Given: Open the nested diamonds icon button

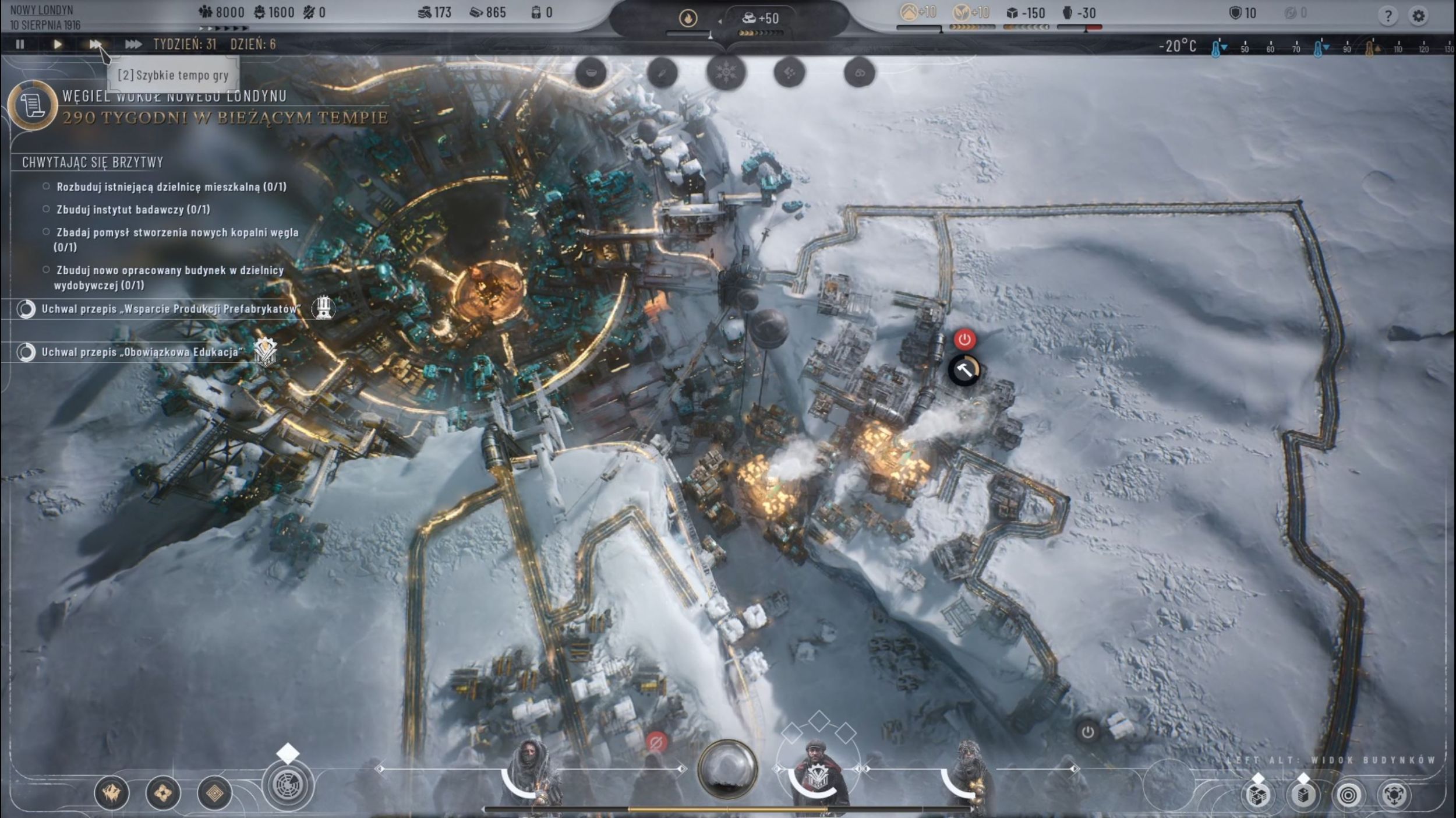Looking at the screenshot, I should click(x=214, y=793).
